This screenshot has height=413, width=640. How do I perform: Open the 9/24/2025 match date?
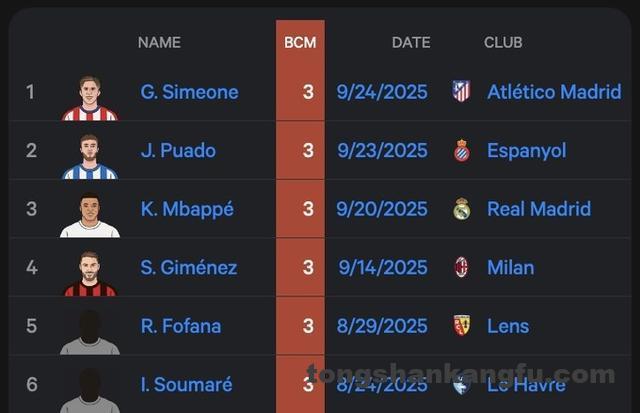click(382, 92)
